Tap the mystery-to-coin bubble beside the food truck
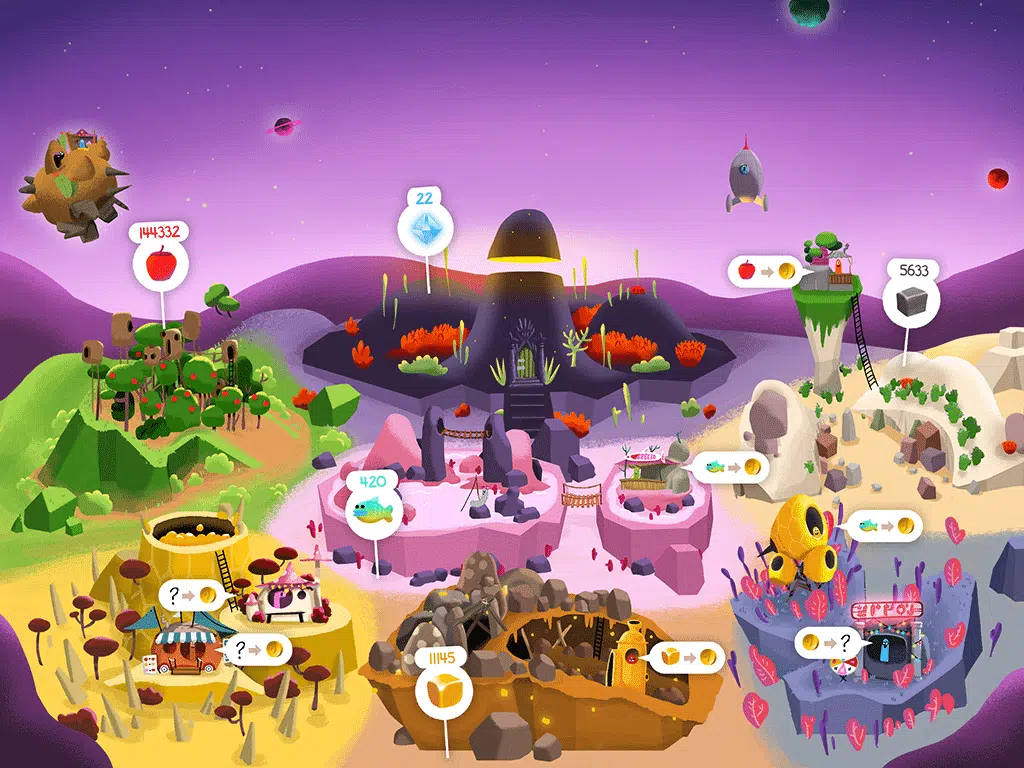Screen dimensions: 1024x768 (258, 649)
